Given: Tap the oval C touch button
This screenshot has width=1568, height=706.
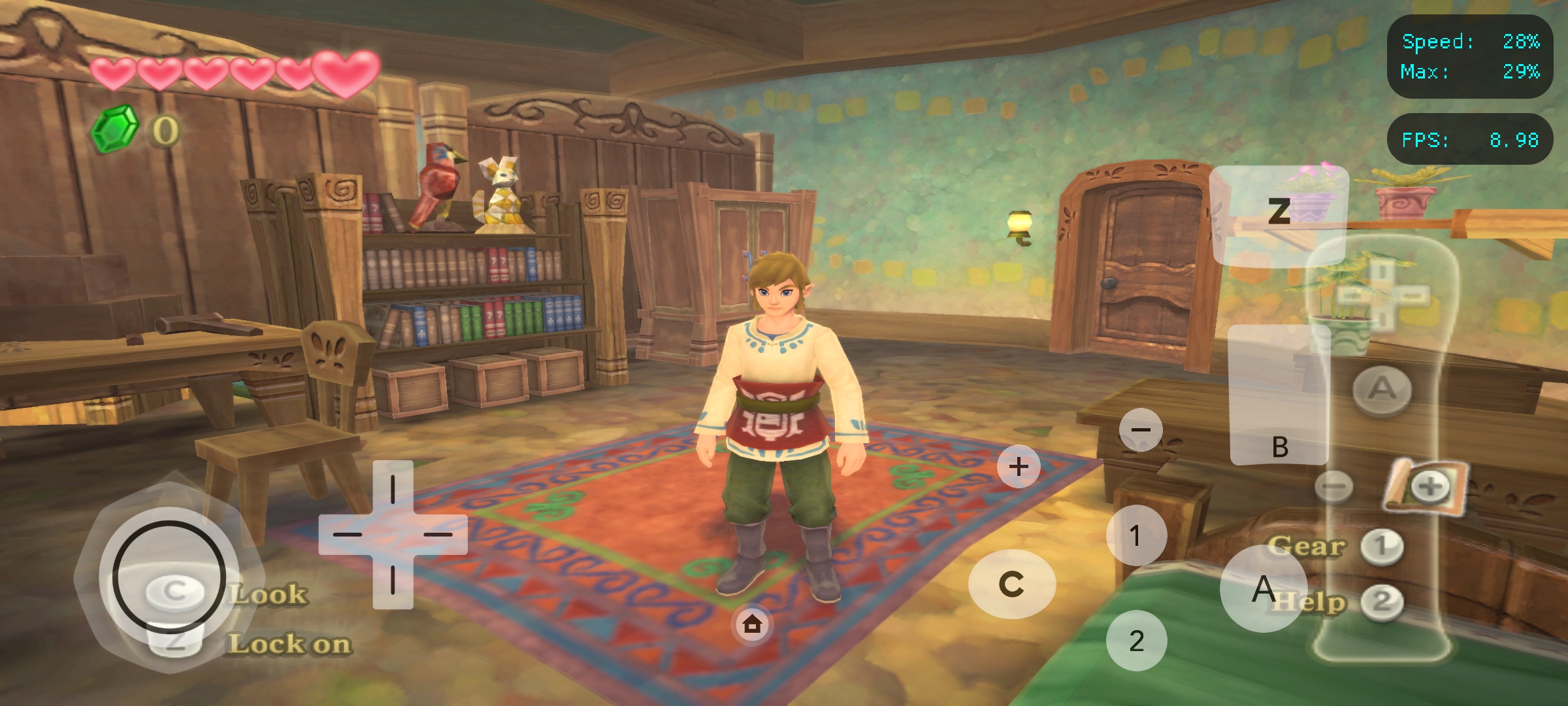Looking at the screenshot, I should (1011, 584).
